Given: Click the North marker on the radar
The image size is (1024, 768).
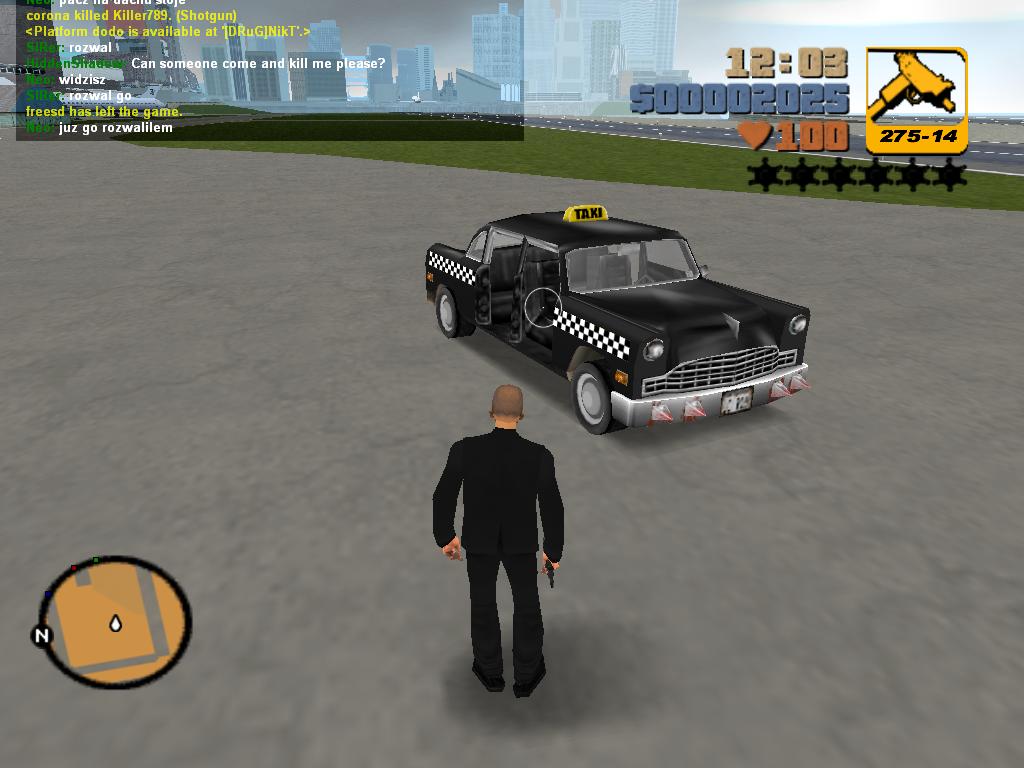Looking at the screenshot, I should pyautogui.click(x=42, y=635).
